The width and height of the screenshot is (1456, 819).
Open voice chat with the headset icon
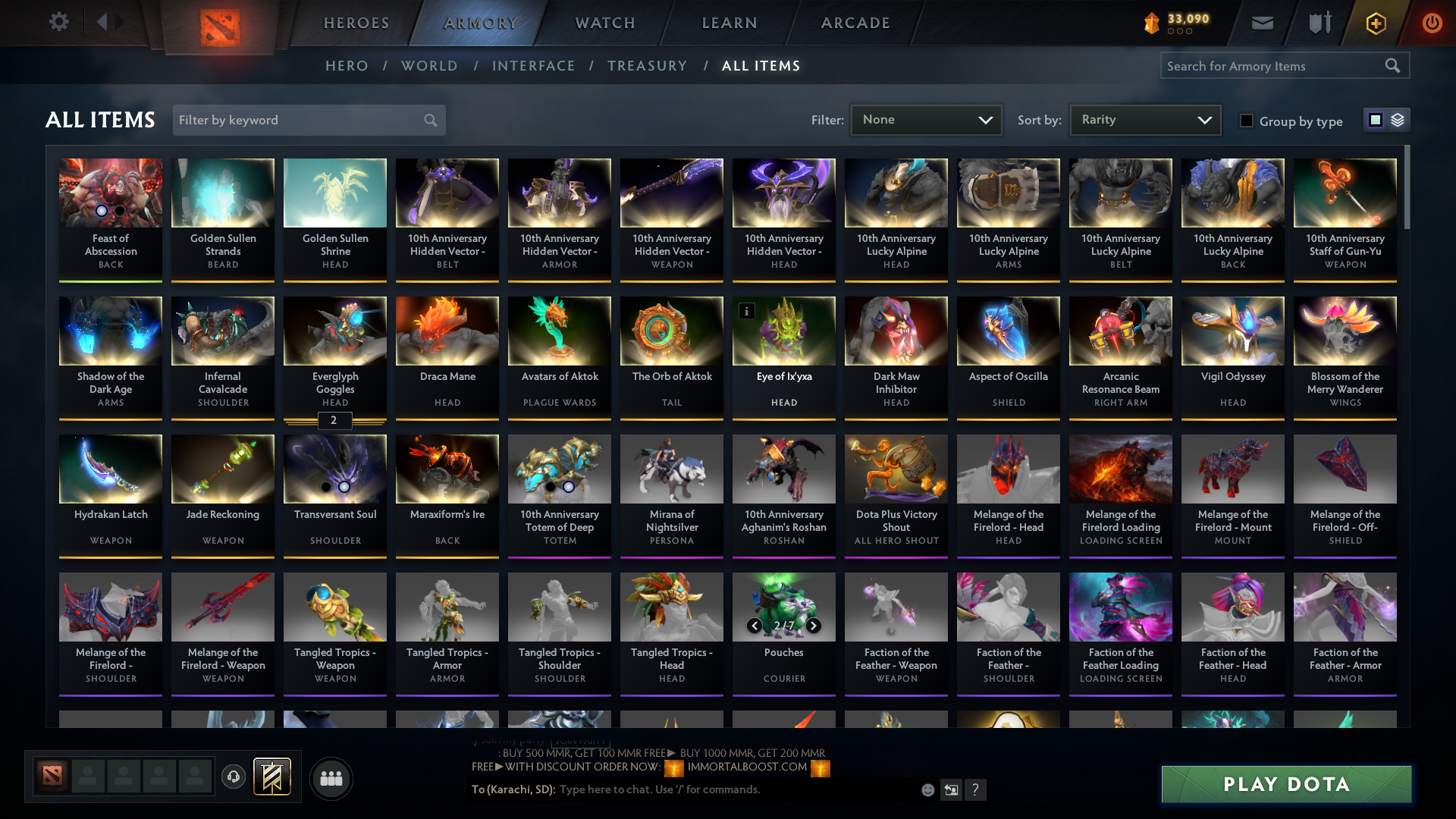(x=233, y=777)
